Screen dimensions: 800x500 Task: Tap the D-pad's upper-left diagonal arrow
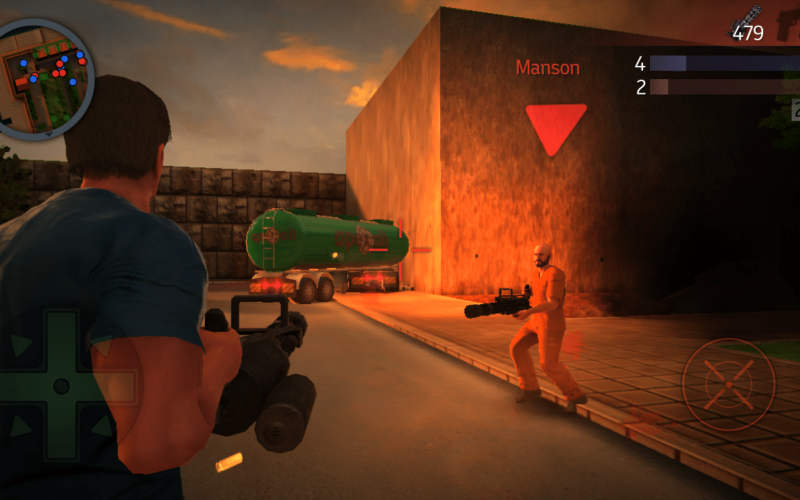pos(20,345)
